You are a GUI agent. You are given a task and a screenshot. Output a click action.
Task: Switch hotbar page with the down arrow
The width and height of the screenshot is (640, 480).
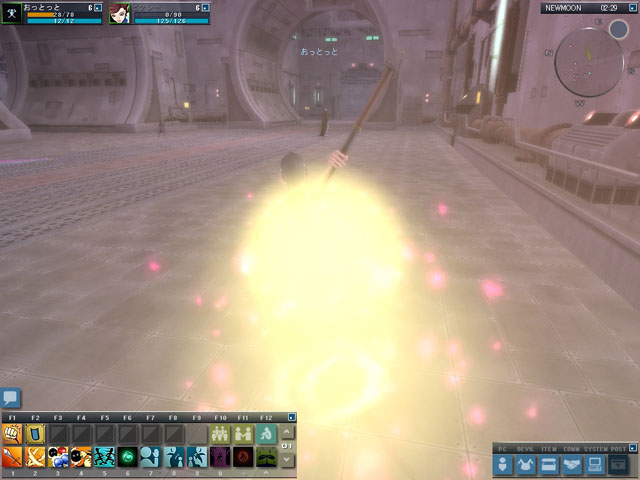point(288,459)
